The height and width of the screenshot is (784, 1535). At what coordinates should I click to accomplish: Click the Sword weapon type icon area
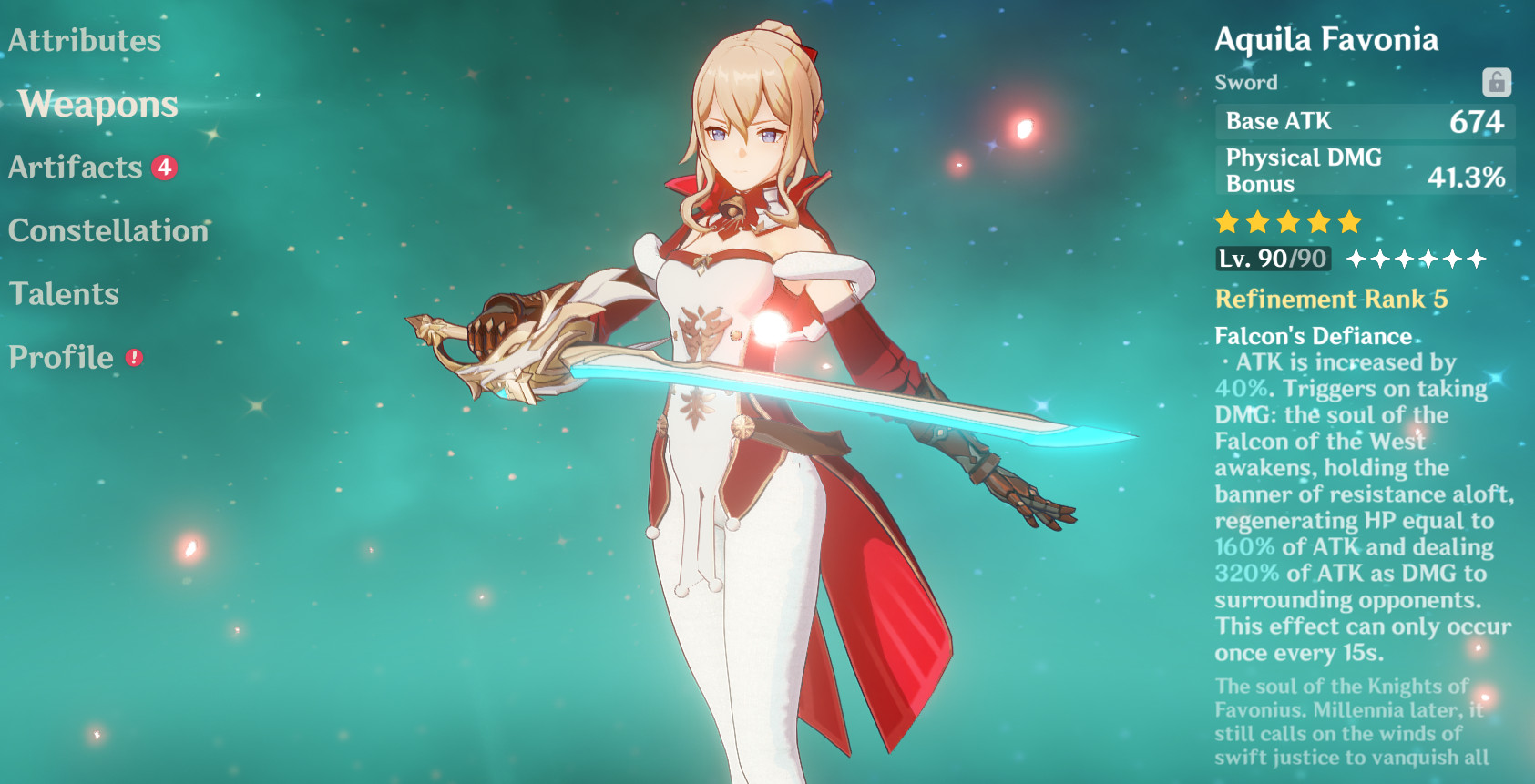point(1247,82)
